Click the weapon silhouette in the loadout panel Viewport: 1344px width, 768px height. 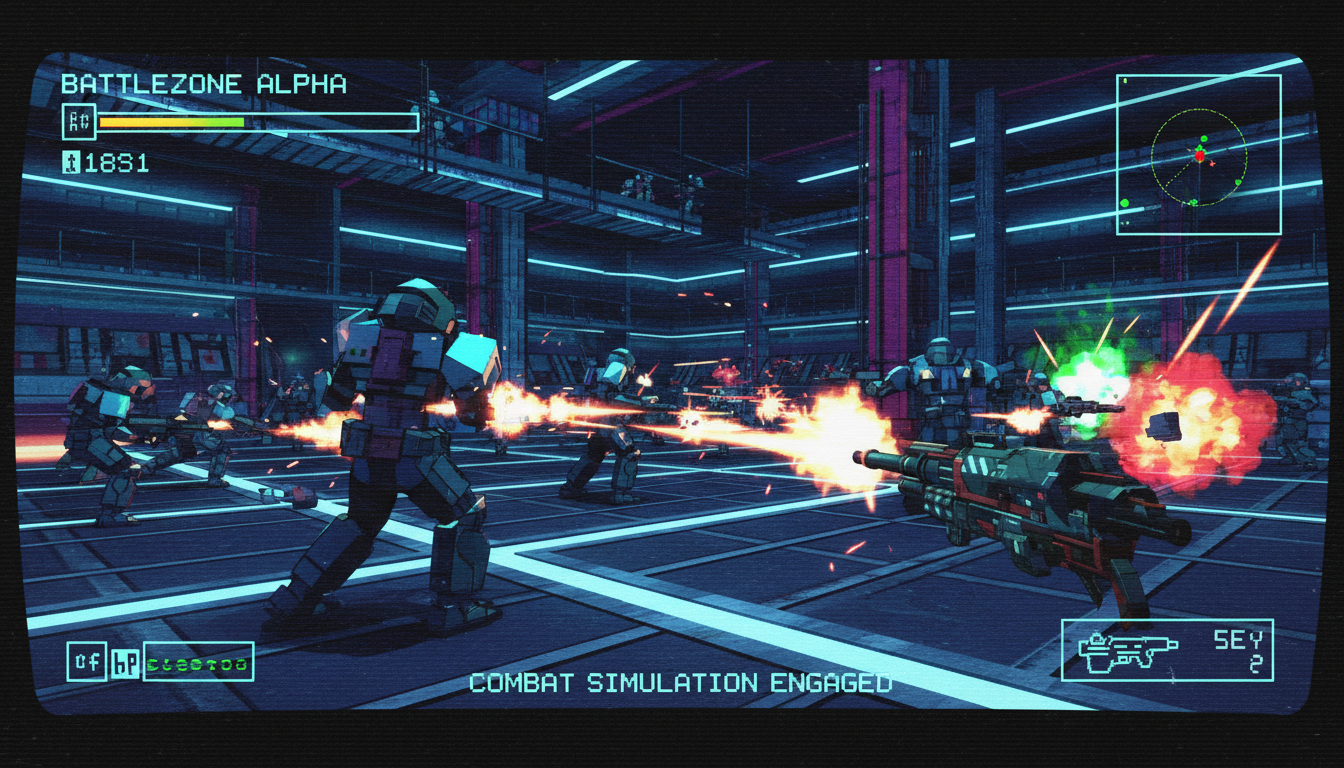pos(1129,652)
